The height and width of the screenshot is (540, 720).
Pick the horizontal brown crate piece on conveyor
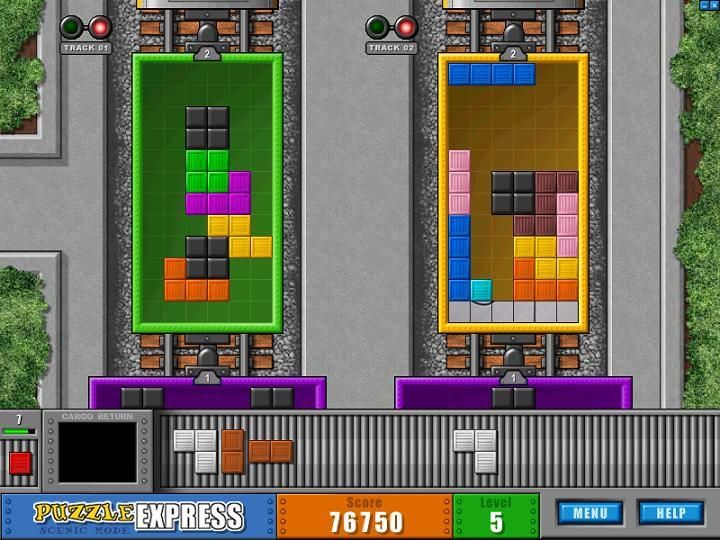[x=271, y=451]
